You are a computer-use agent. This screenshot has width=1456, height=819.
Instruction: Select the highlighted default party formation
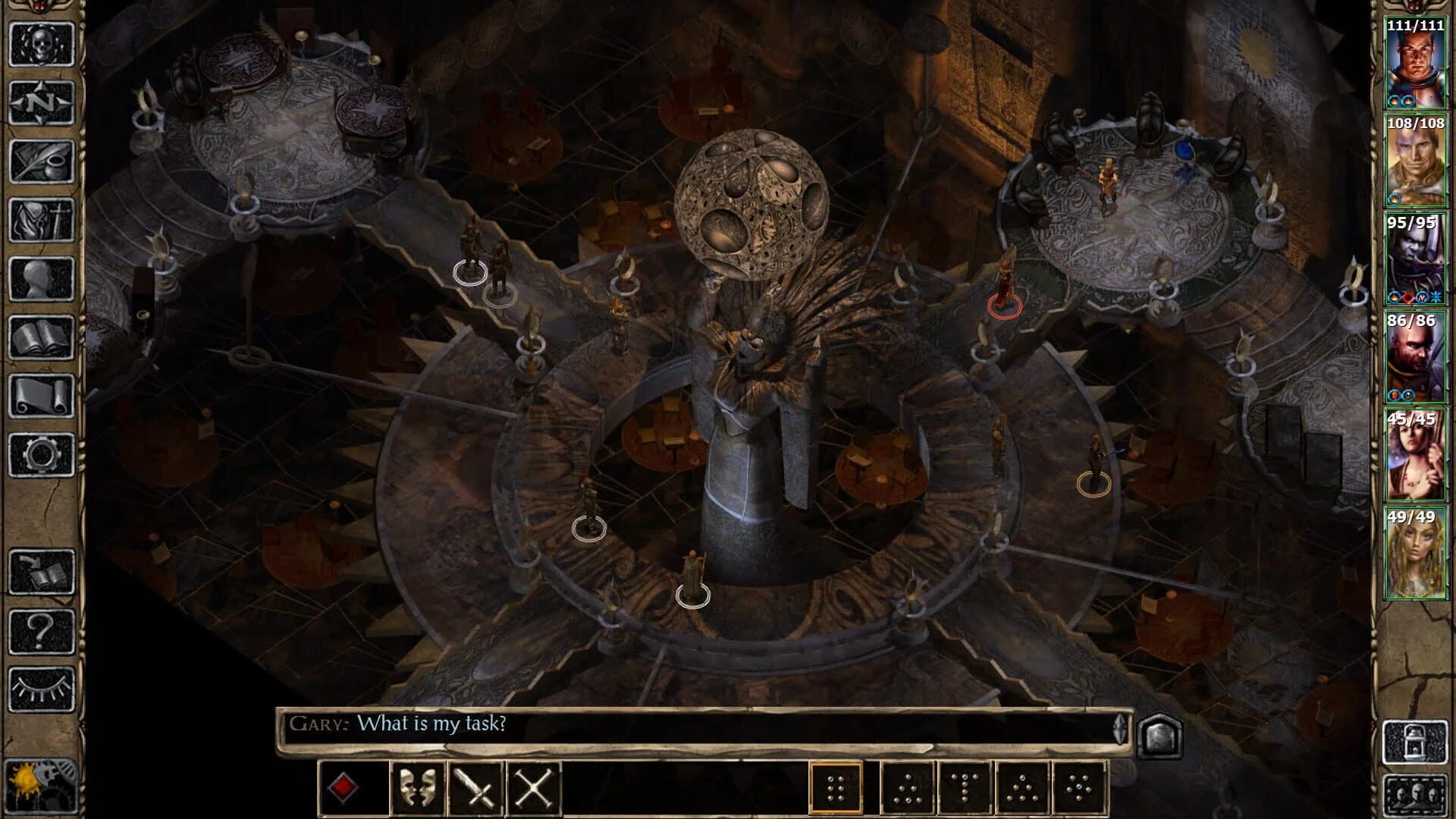pyautogui.click(x=836, y=787)
